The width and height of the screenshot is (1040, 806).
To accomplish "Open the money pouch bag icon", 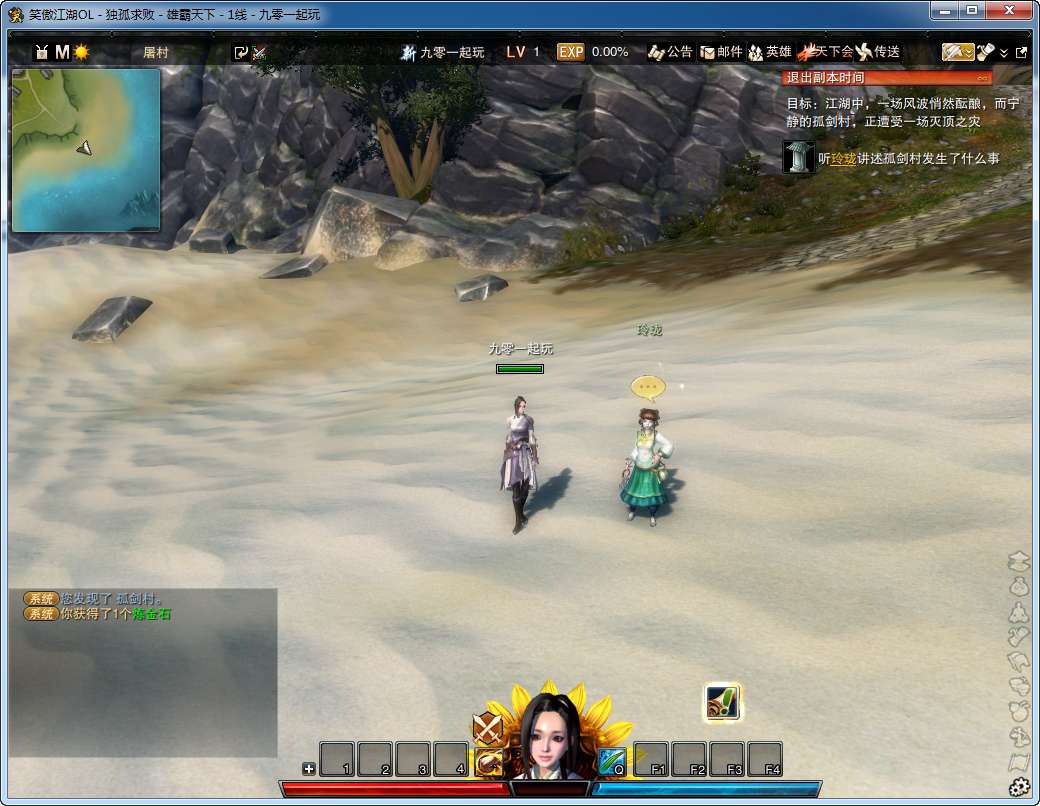I will click(1019, 586).
